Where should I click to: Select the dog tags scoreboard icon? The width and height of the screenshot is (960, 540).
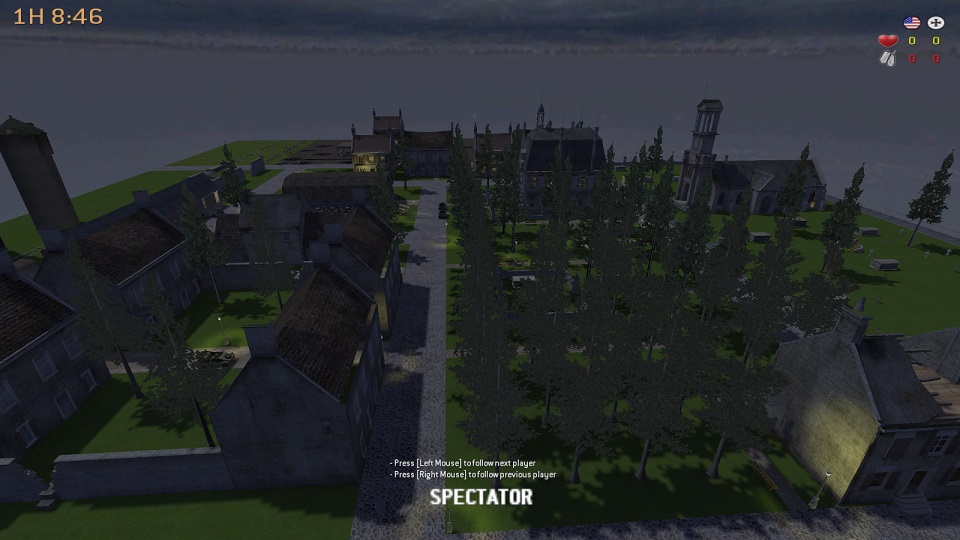887,59
